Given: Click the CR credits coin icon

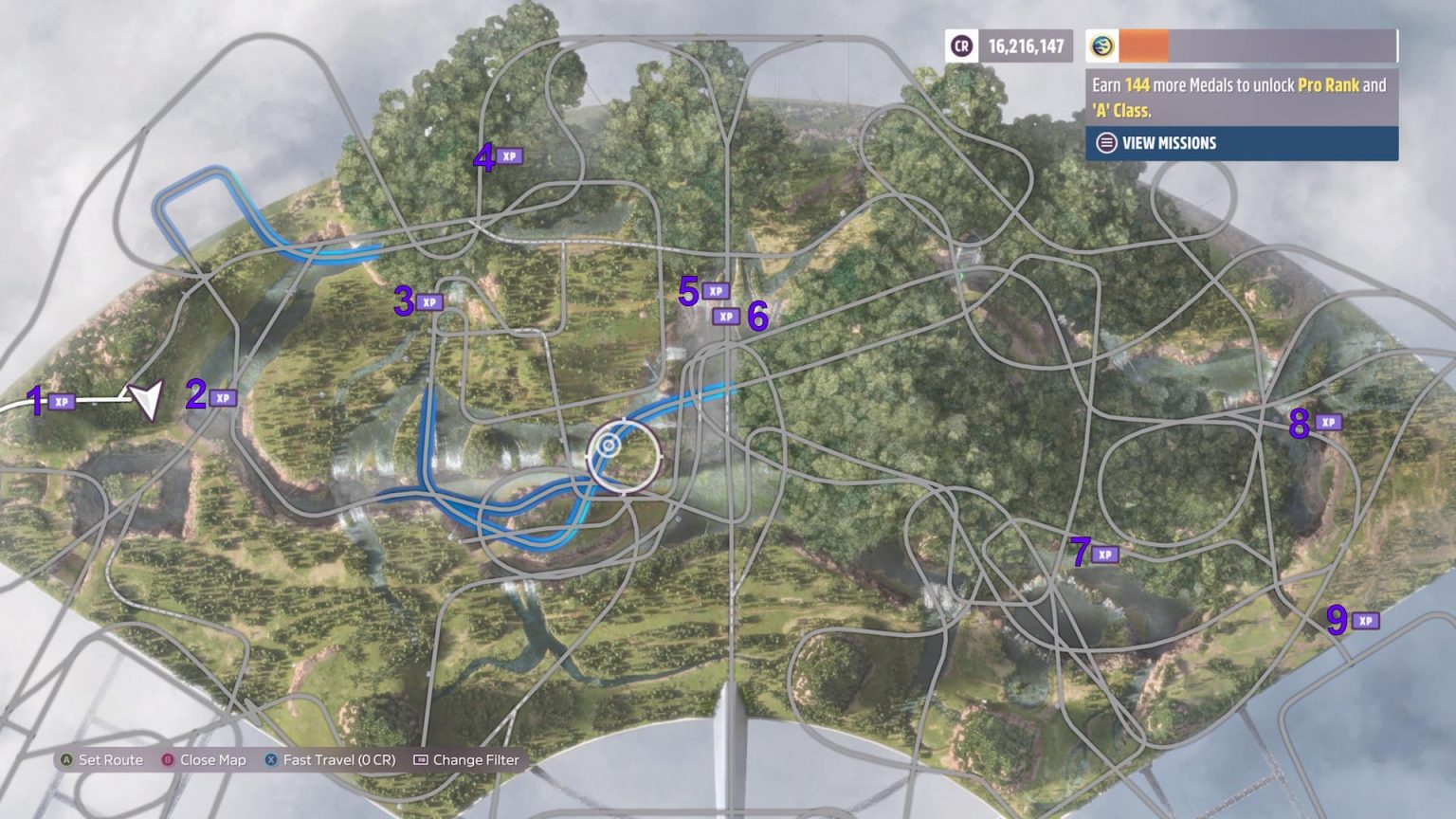Looking at the screenshot, I should [959, 45].
